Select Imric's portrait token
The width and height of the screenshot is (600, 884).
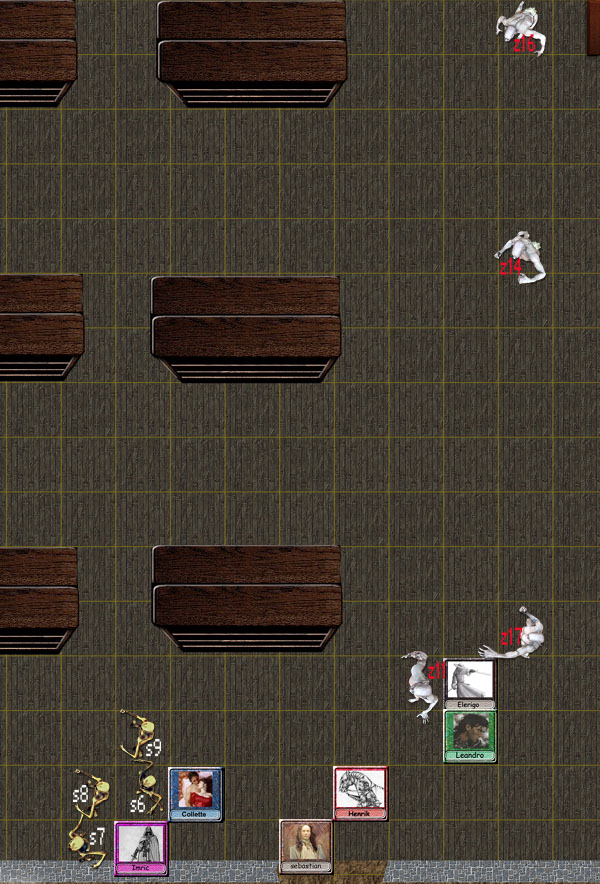coord(141,847)
